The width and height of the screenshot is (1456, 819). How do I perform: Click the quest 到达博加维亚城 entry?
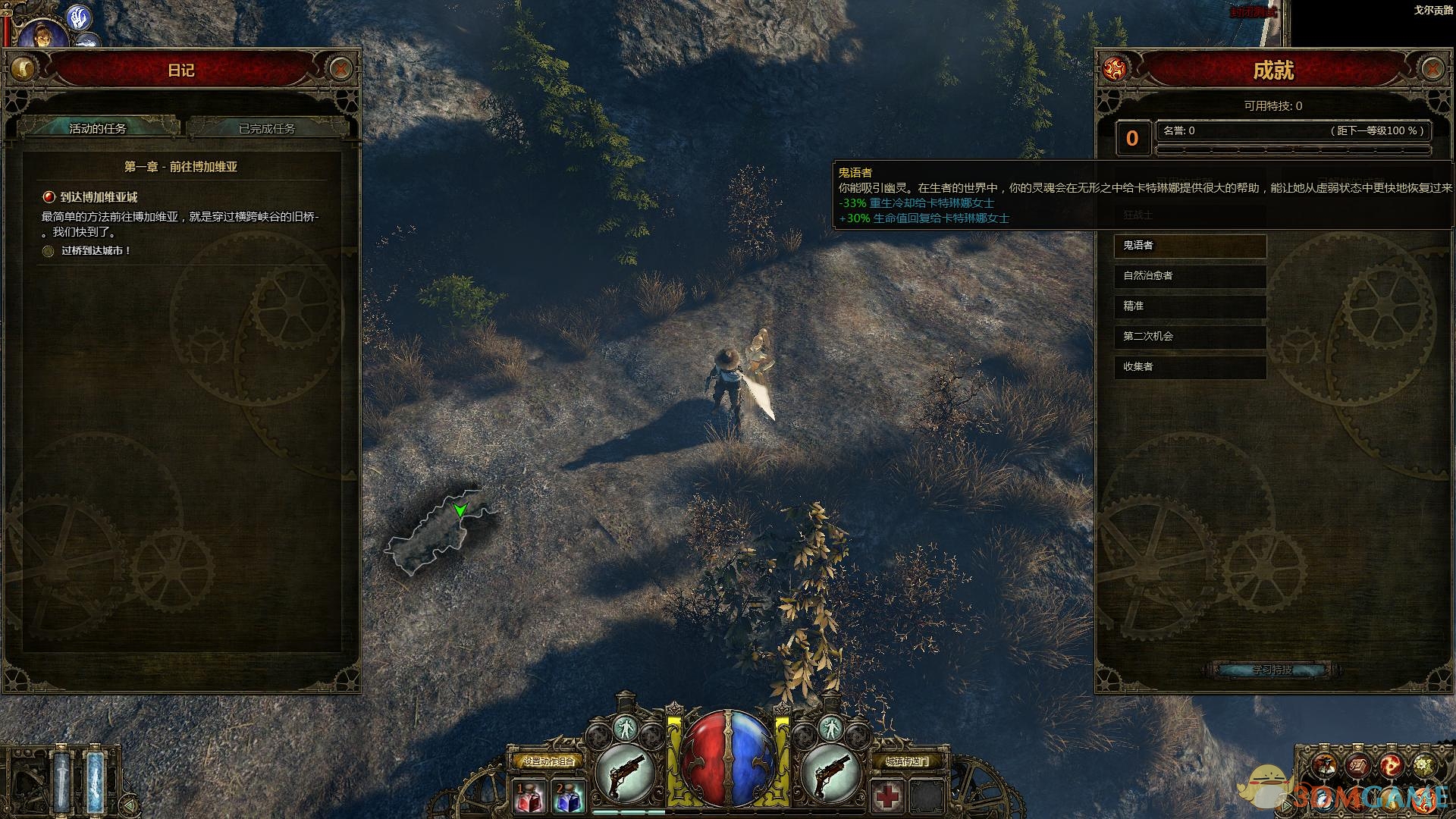click(x=99, y=197)
